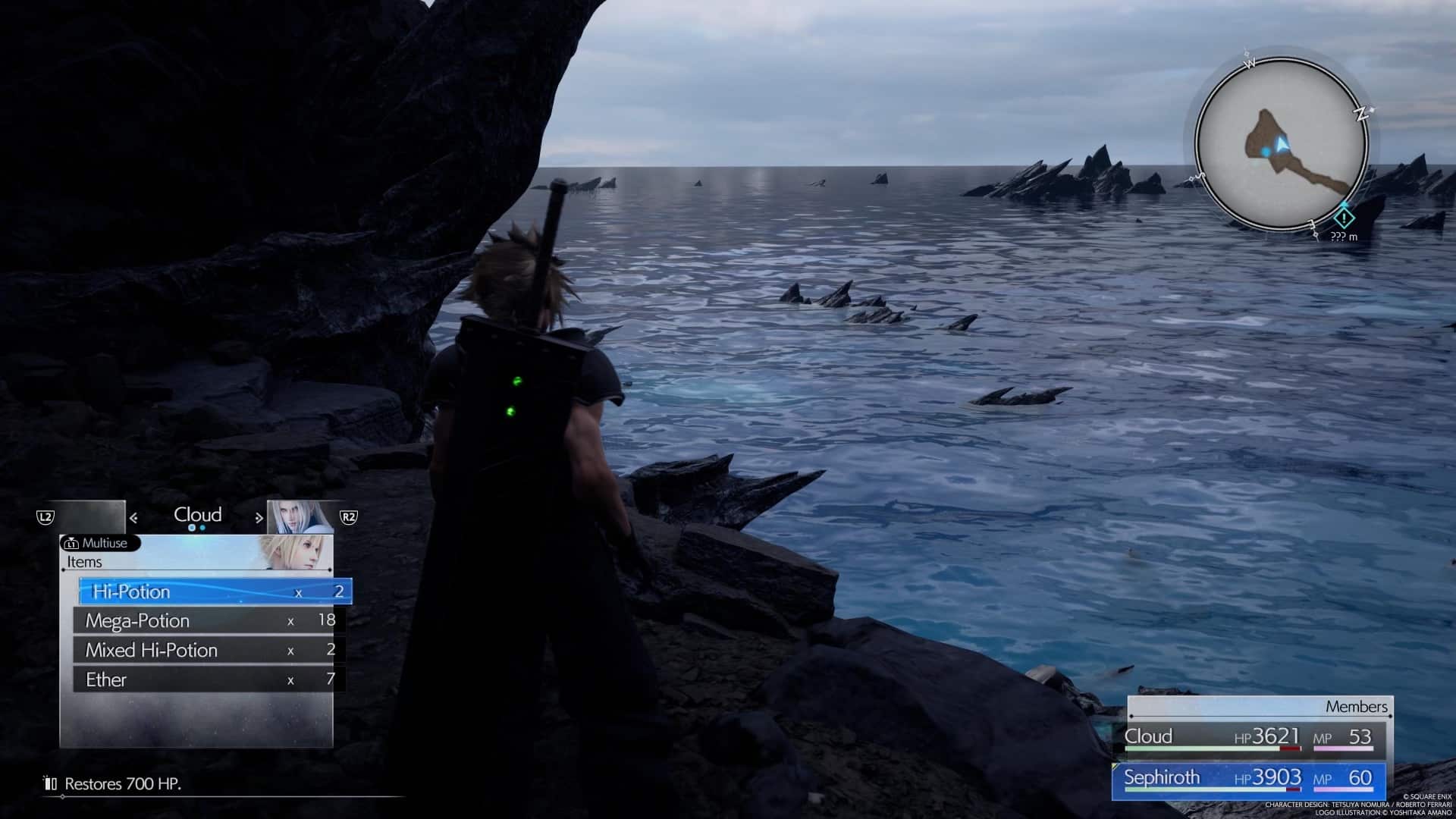Pick Ether in the items menu
The height and width of the screenshot is (819, 1456).
coord(209,679)
